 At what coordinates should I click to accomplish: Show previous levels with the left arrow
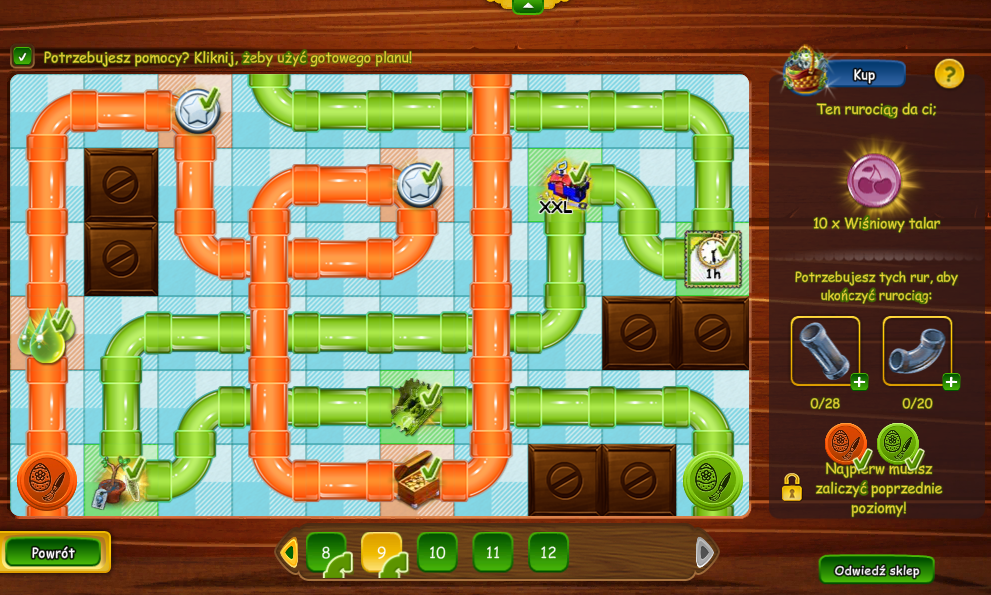click(289, 552)
